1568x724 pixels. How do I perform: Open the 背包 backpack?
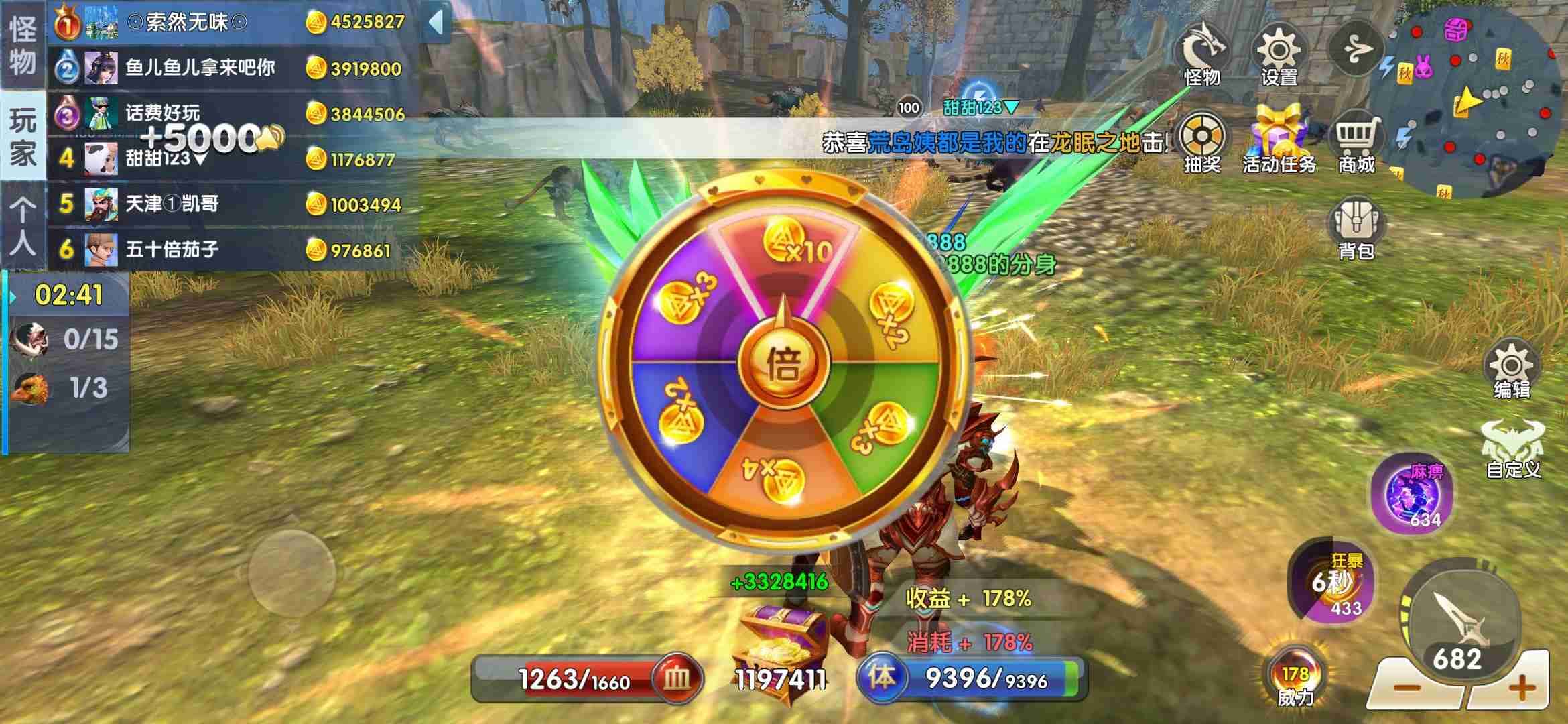[1356, 228]
